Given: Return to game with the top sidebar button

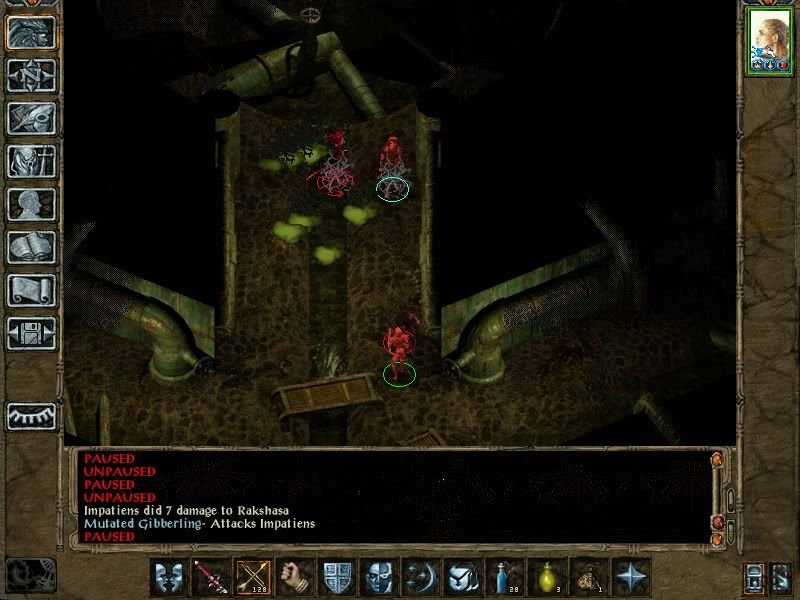Looking at the screenshot, I should [x=32, y=32].
